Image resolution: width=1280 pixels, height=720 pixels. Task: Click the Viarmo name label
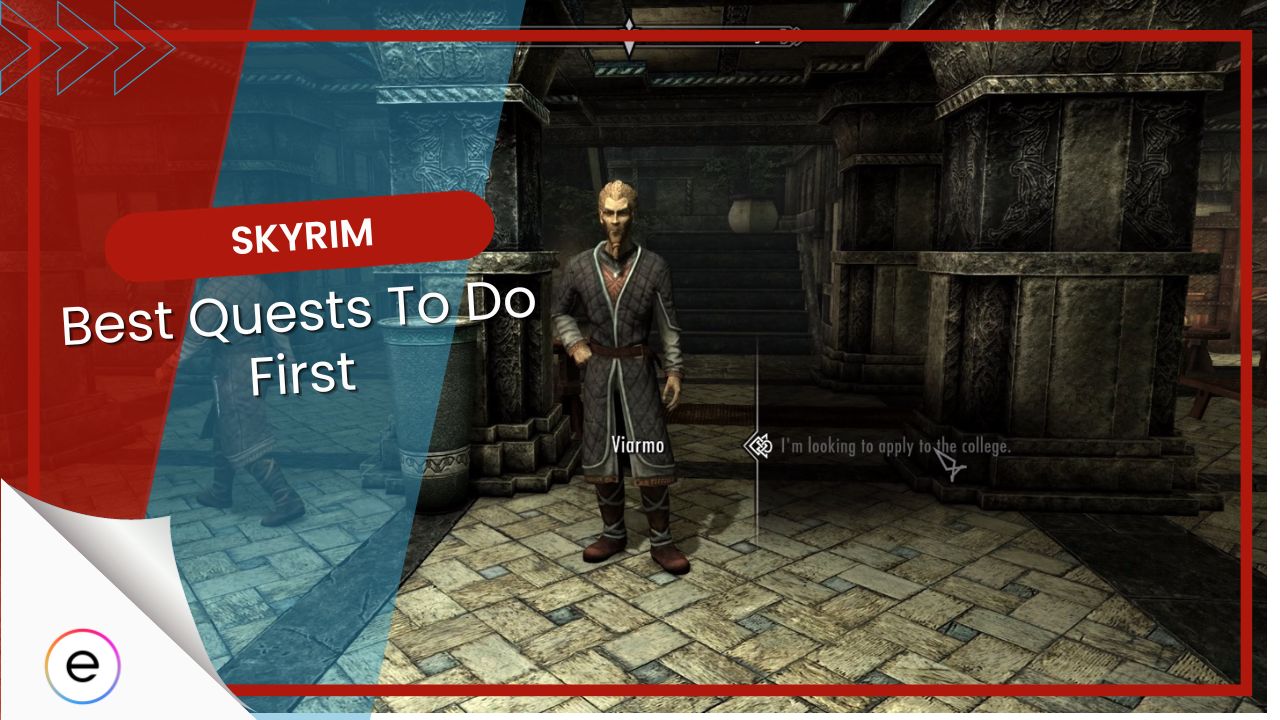coord(638,444)
